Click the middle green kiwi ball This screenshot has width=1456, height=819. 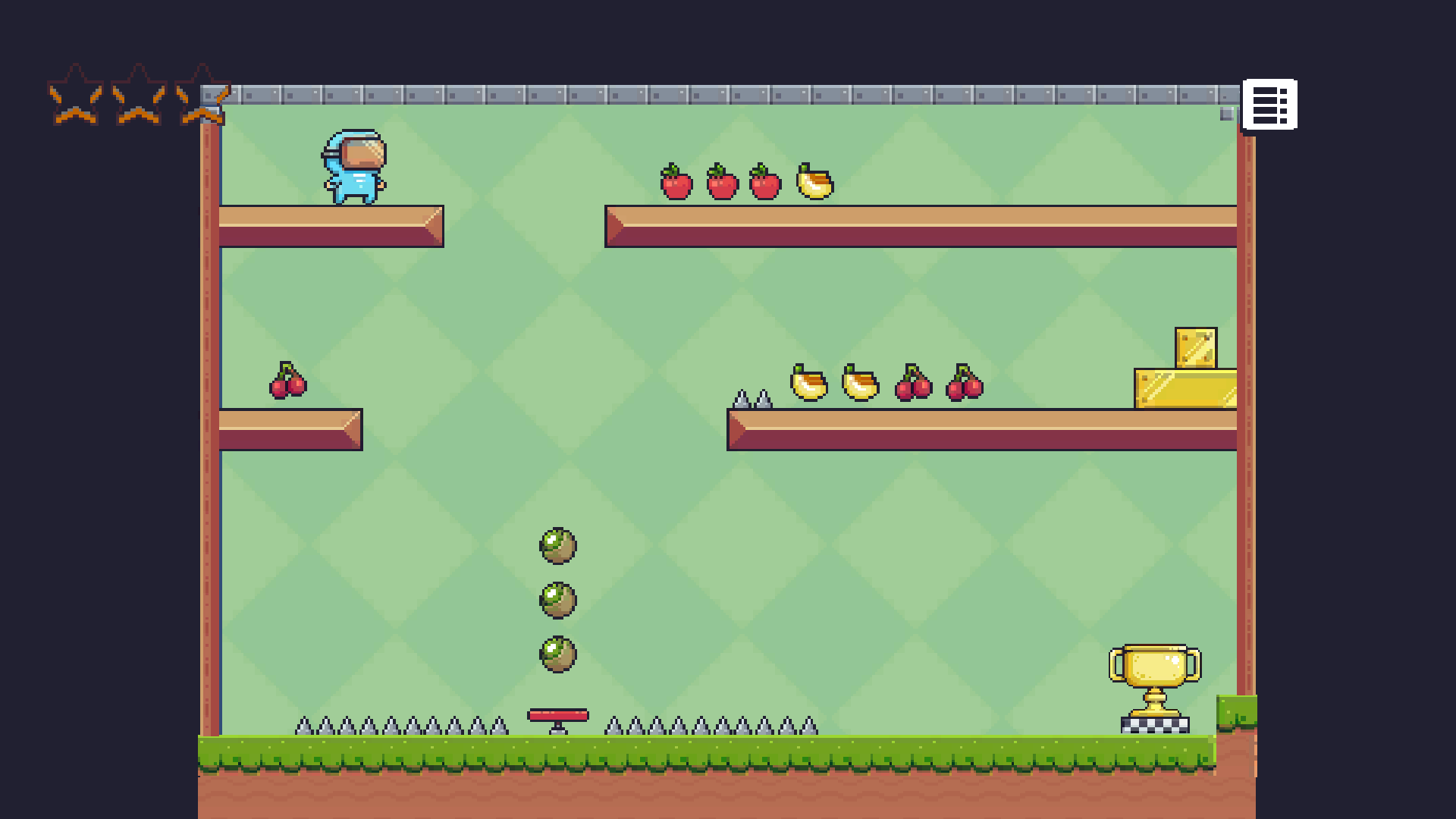(559, 600)
